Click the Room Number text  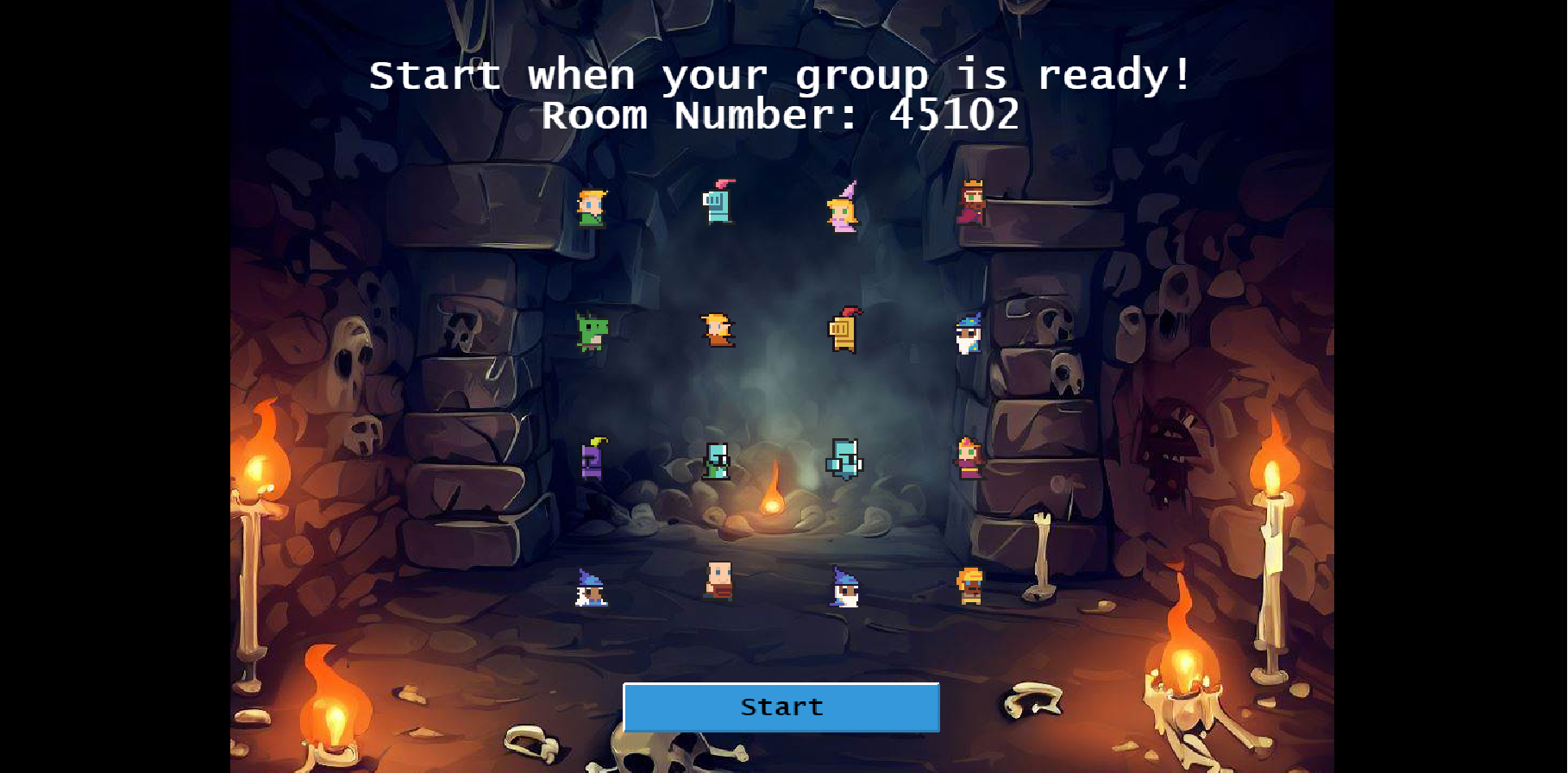(x=781, y=115)
